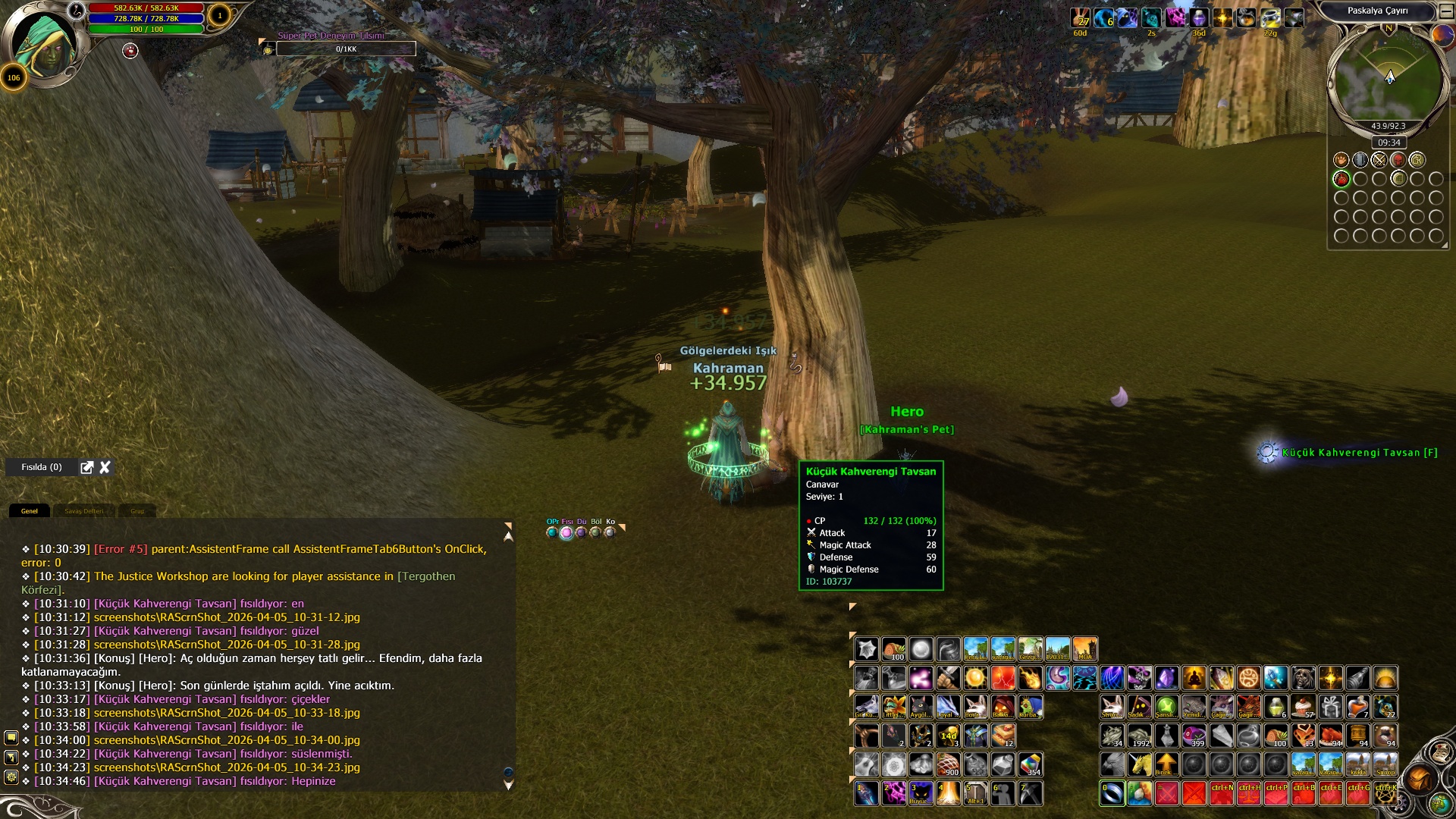Pop out the Fısılda whisper window
Screen dimensions: 1456x819
(87, 467)
